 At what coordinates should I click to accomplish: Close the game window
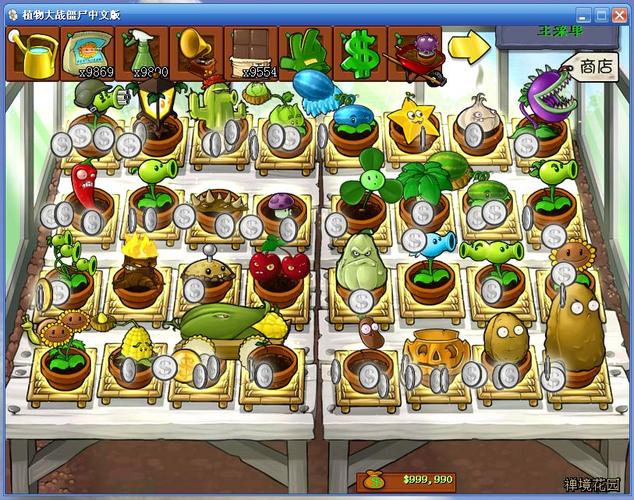[x=620, y=14]
